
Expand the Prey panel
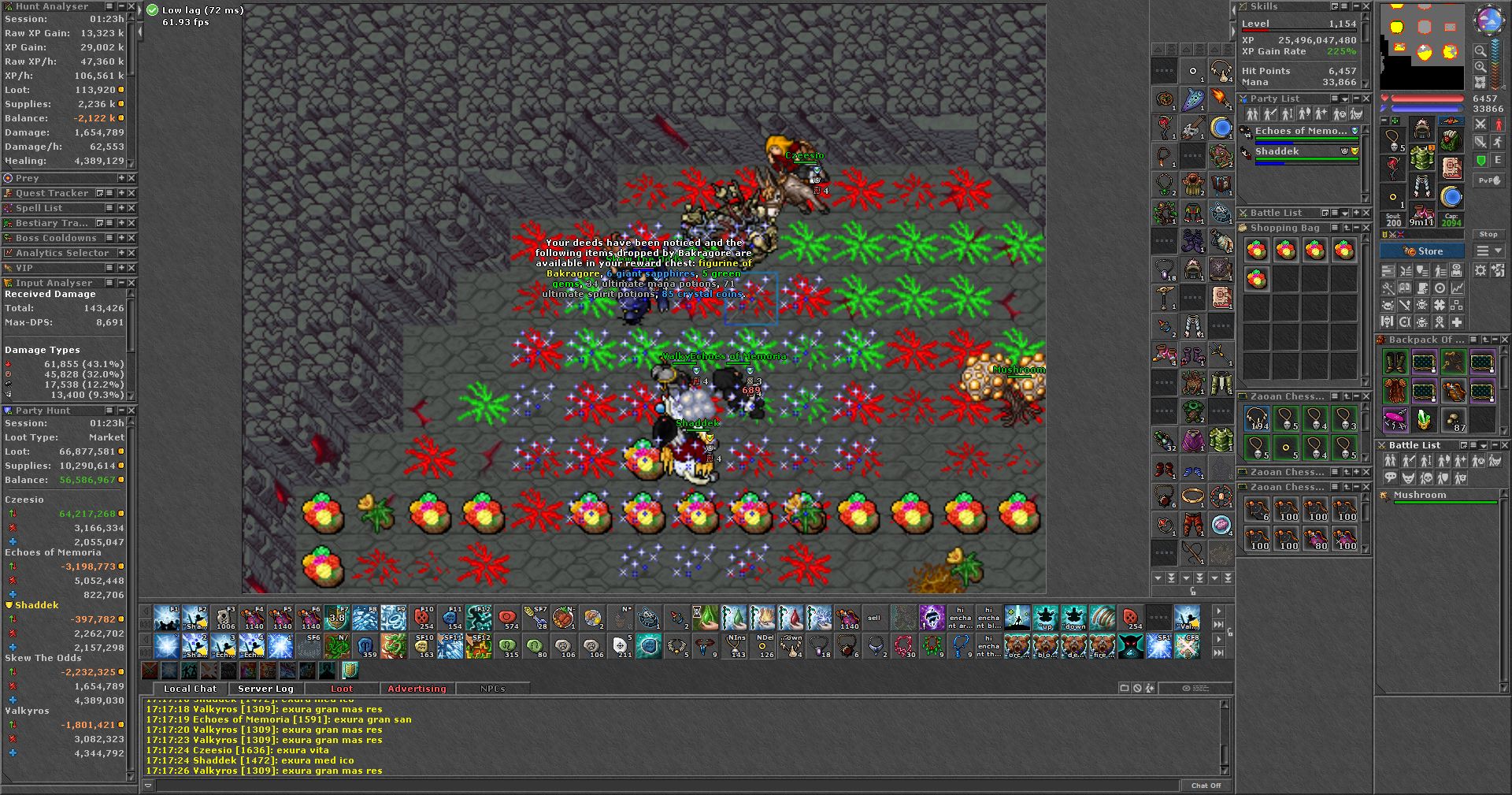click(x=121, y=178)
